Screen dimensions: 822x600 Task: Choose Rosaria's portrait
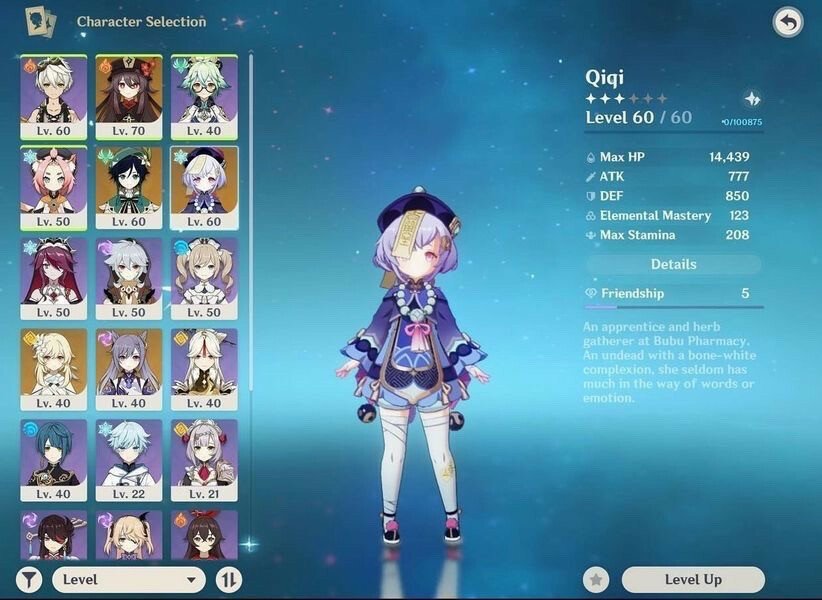[x=53, y=278]
